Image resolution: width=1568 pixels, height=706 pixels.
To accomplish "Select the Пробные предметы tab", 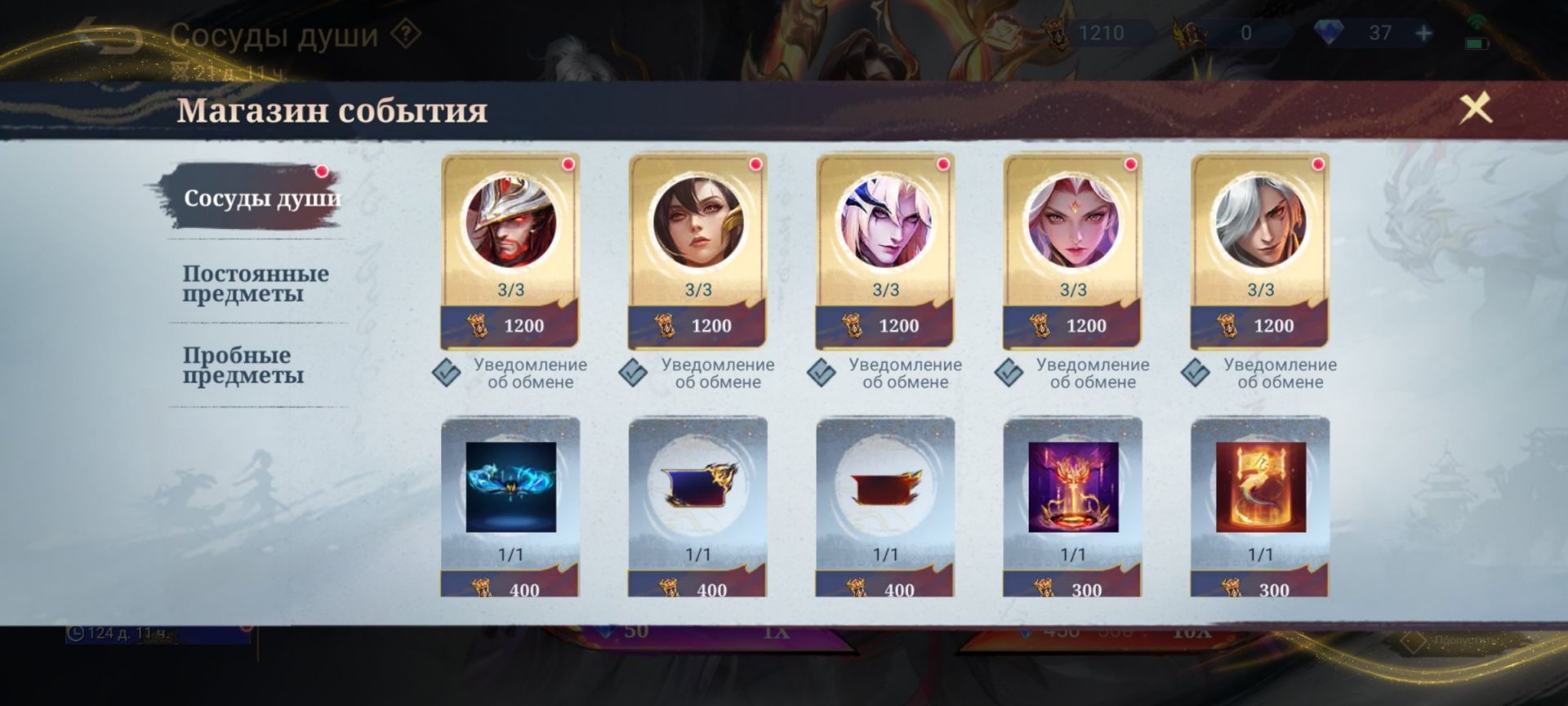I will pos(243,364).
